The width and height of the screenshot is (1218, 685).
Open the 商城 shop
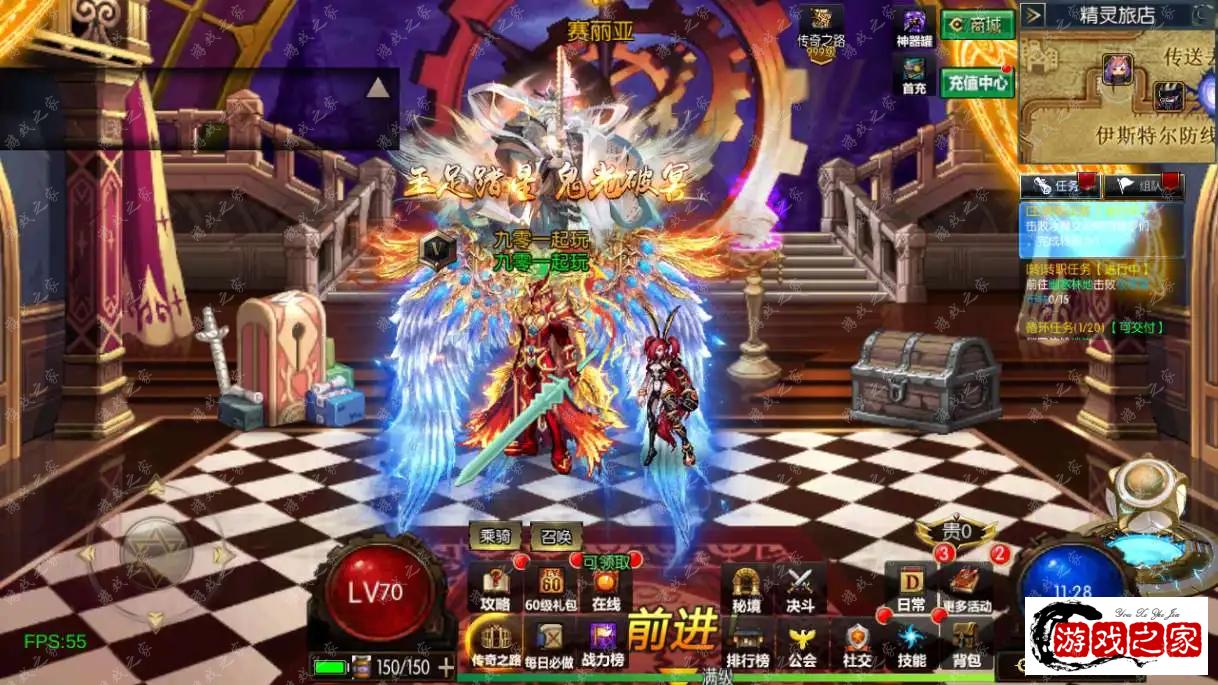977,25
